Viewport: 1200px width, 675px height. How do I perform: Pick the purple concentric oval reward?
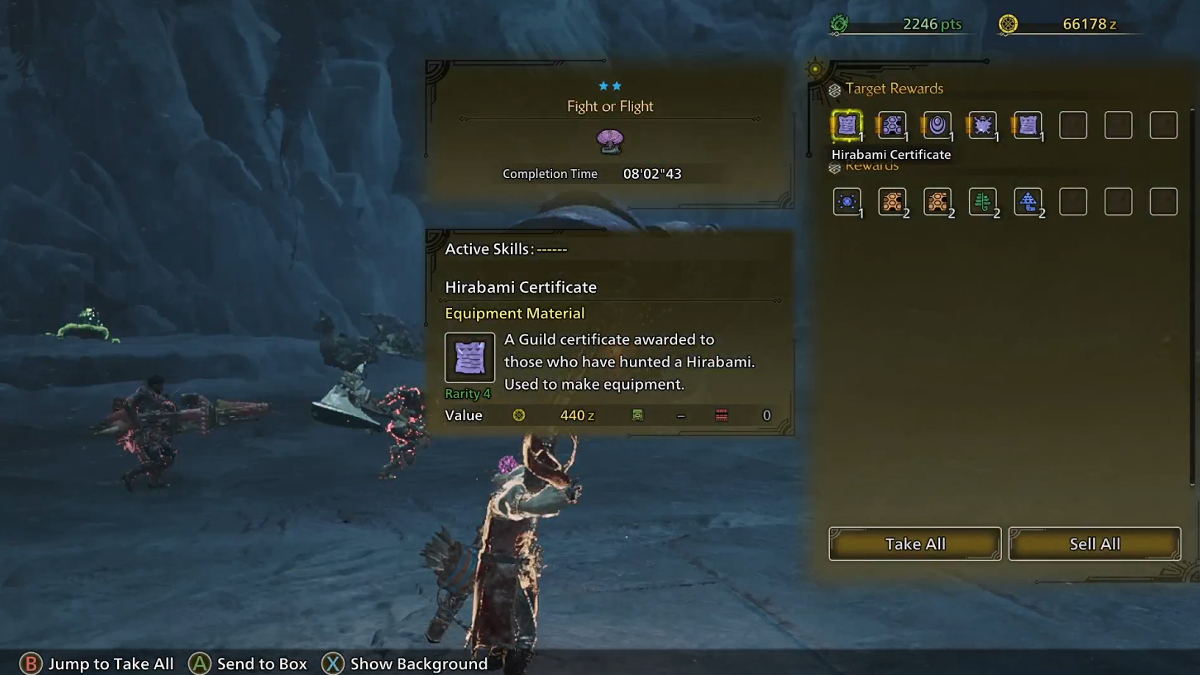937,125
